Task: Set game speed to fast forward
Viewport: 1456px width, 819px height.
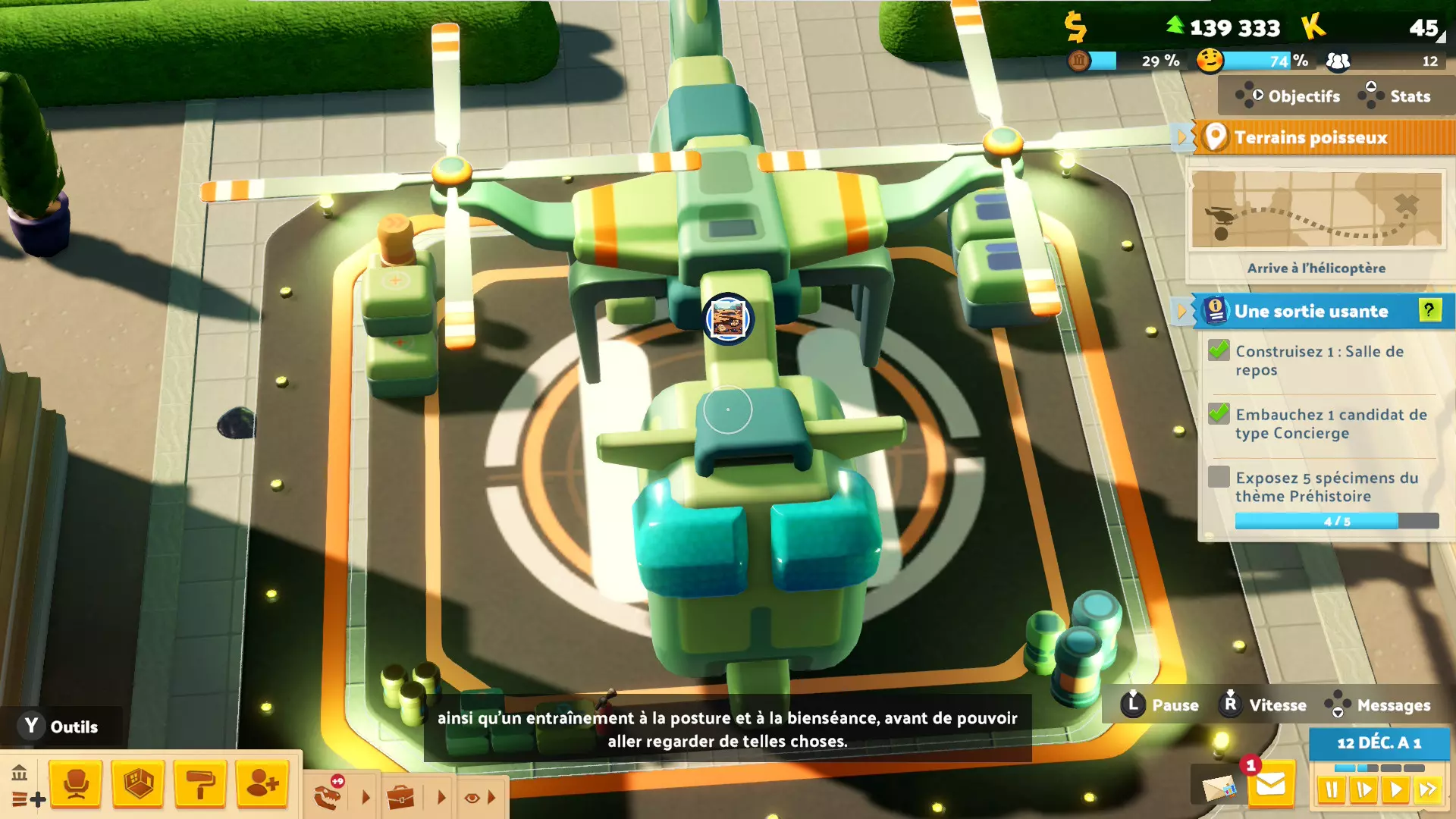Action: pyautogui.click(x=1428, y=790)
